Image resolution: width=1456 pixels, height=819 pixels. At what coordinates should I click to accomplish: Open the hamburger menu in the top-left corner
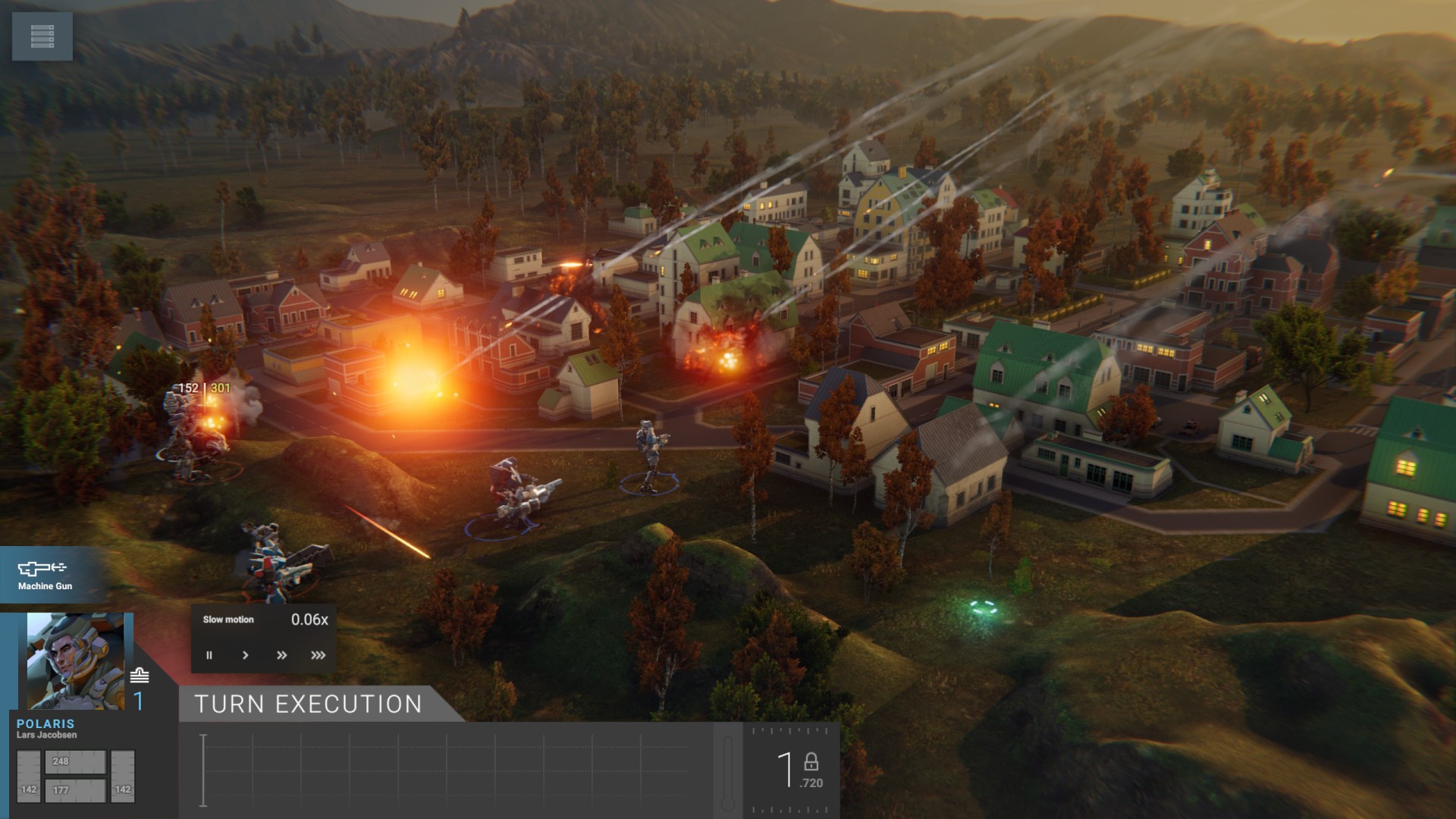42,36
